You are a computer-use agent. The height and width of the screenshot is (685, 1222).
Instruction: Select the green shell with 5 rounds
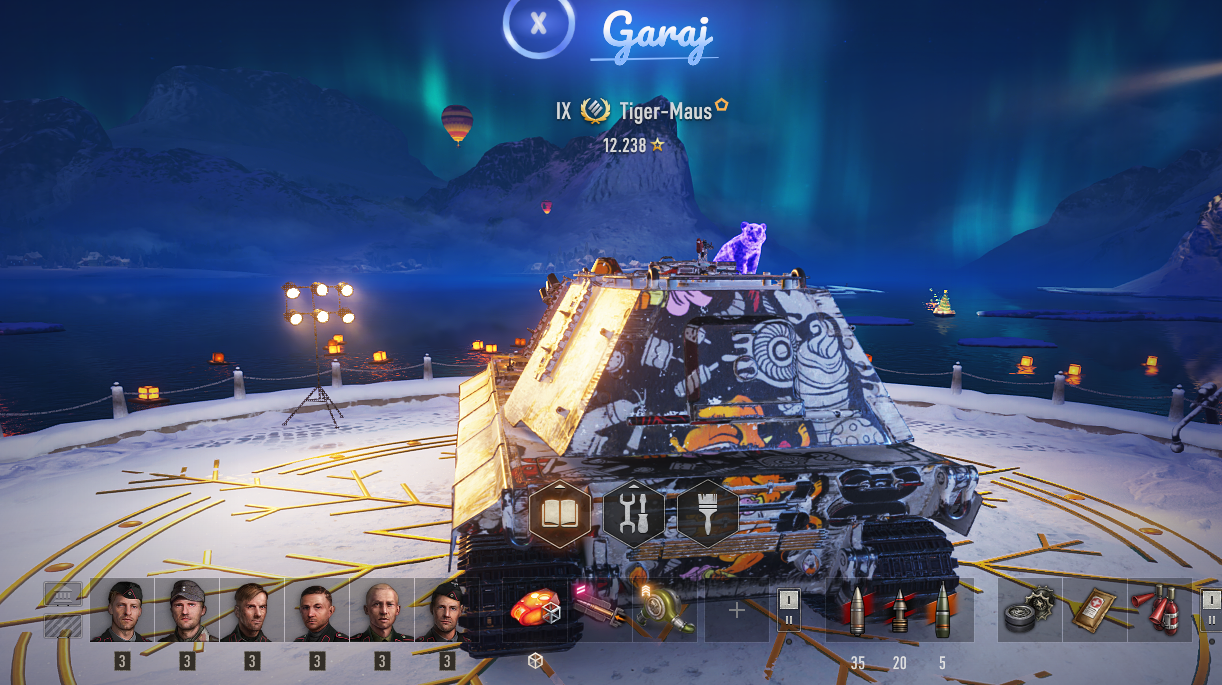click(942, 610)
